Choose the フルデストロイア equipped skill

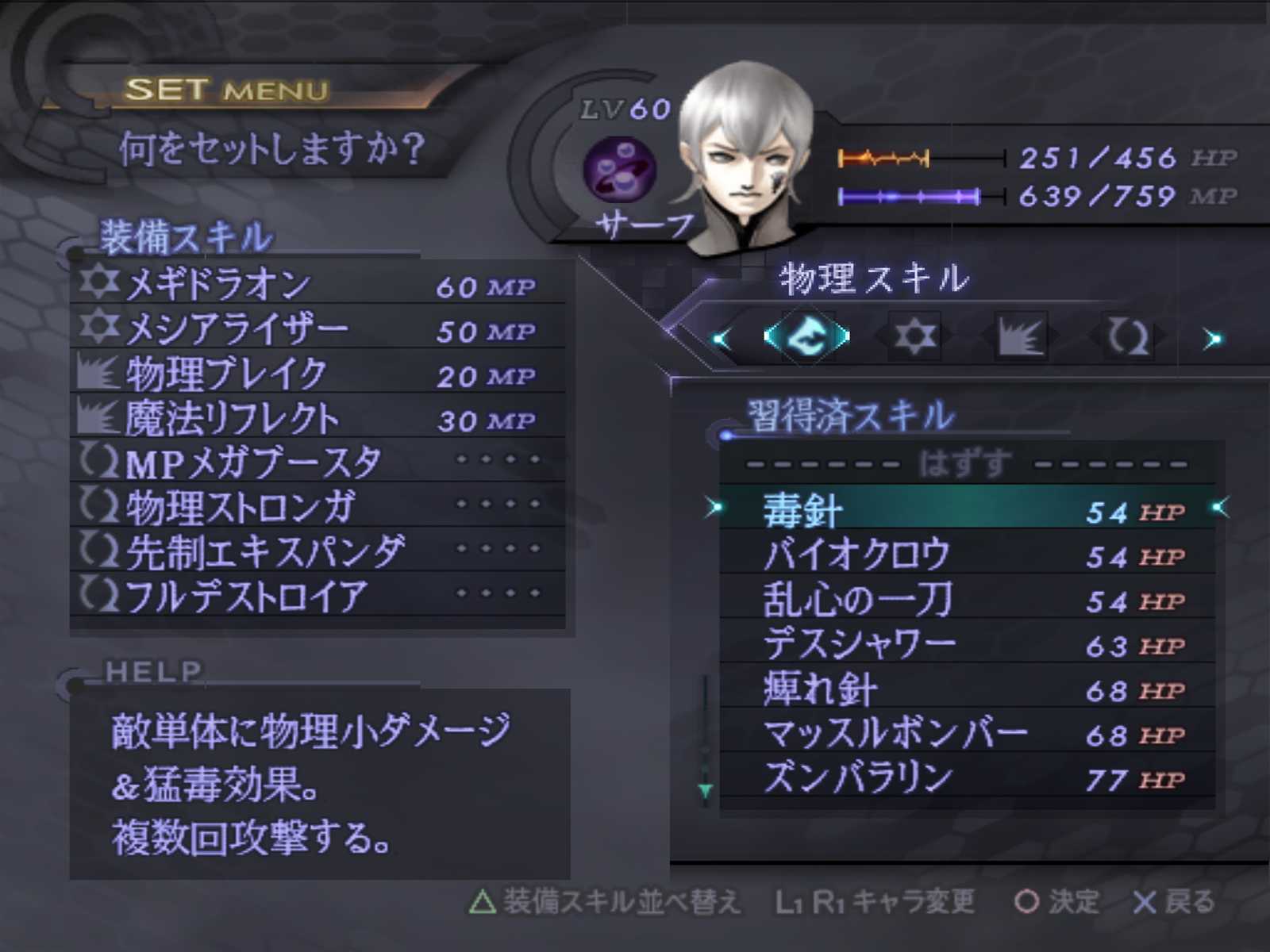coord(317,596)
